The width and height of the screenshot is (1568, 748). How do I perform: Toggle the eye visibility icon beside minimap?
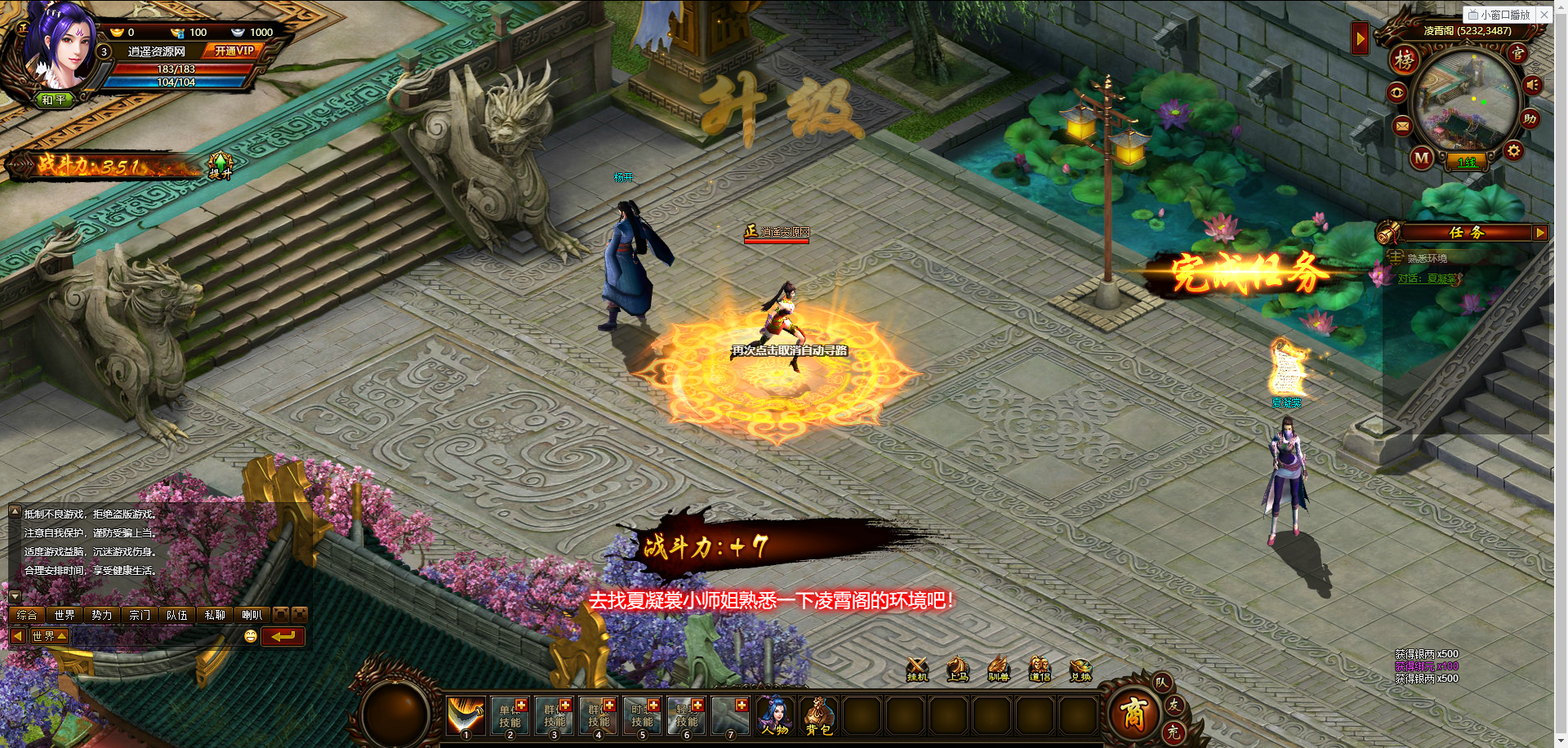[1397, 93]
